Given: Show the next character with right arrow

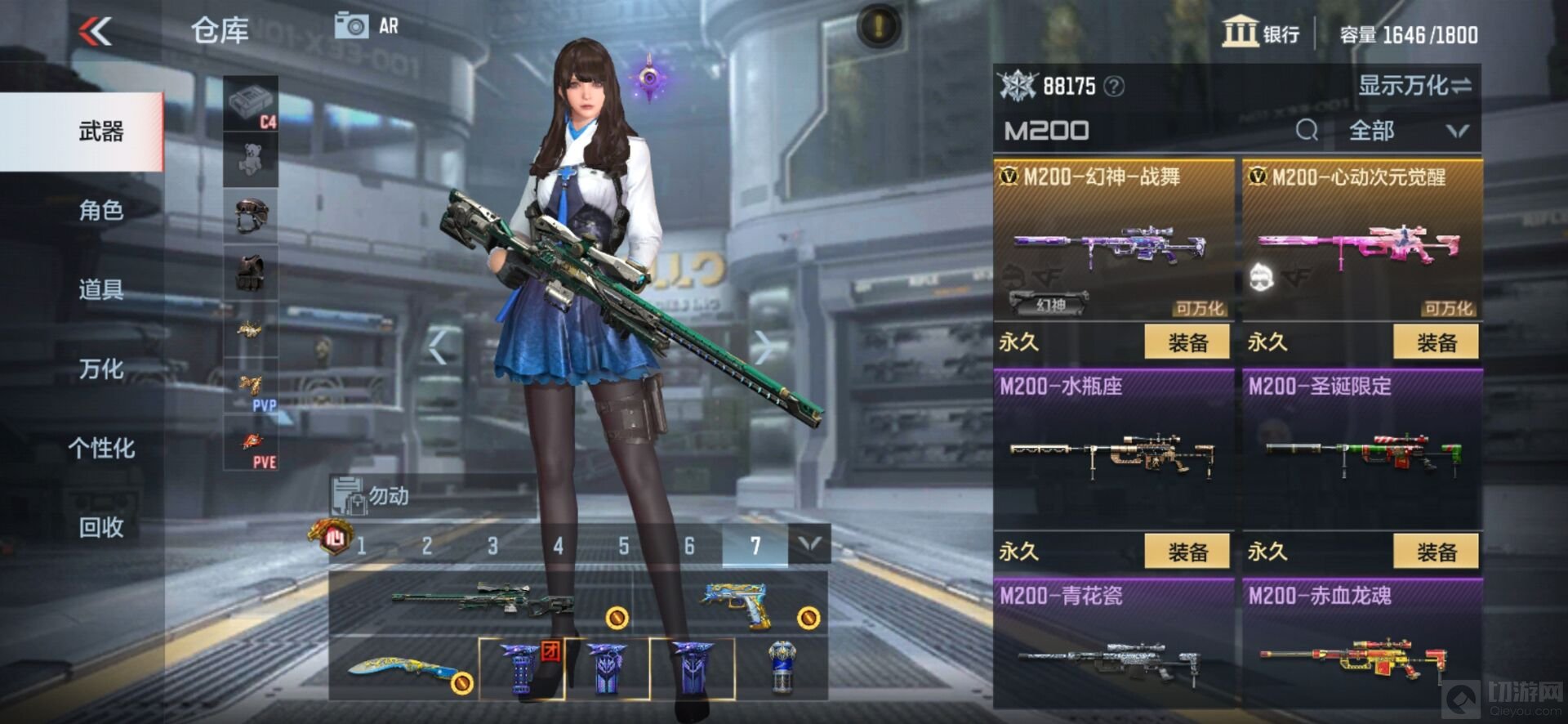Looking at the screenshot, I should tap(764, 347).
